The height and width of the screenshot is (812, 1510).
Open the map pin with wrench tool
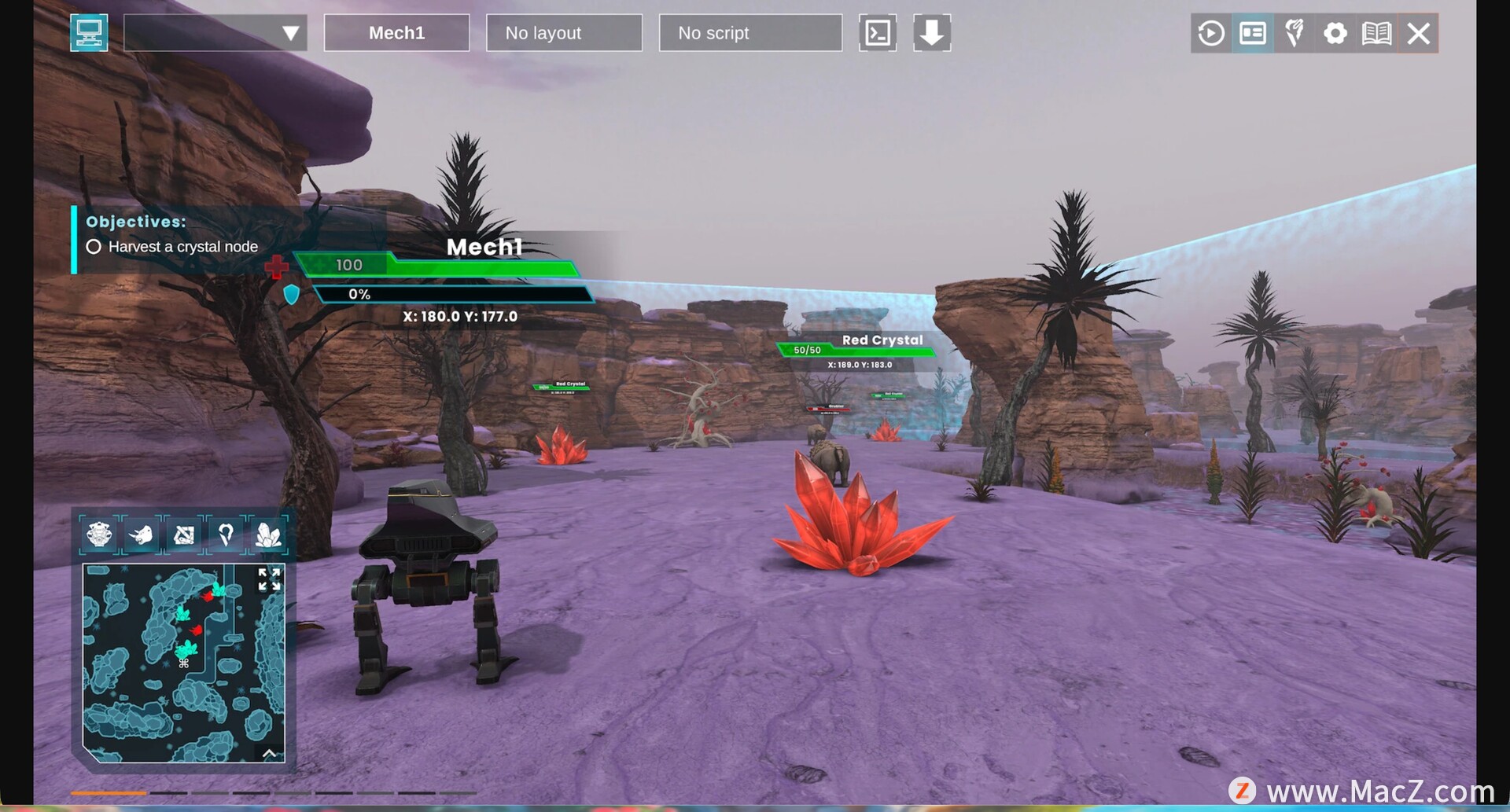pyautogui.click(x=1294, y=33)
